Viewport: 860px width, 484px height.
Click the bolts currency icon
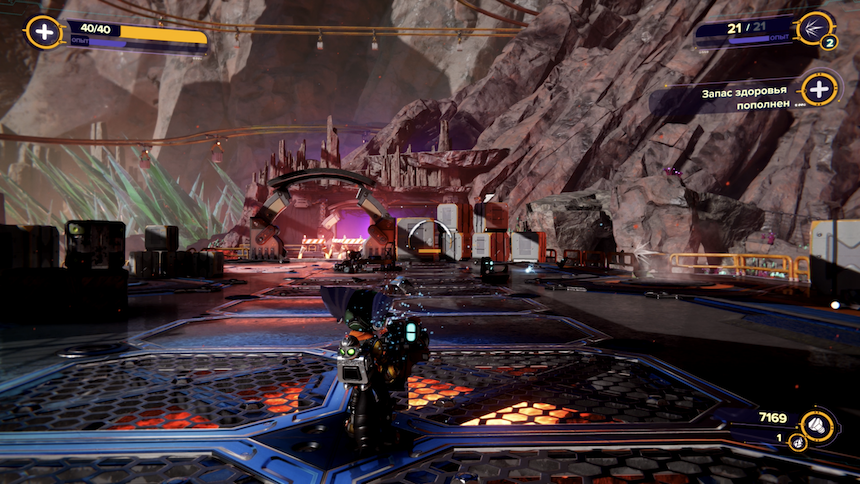point(818,423)
